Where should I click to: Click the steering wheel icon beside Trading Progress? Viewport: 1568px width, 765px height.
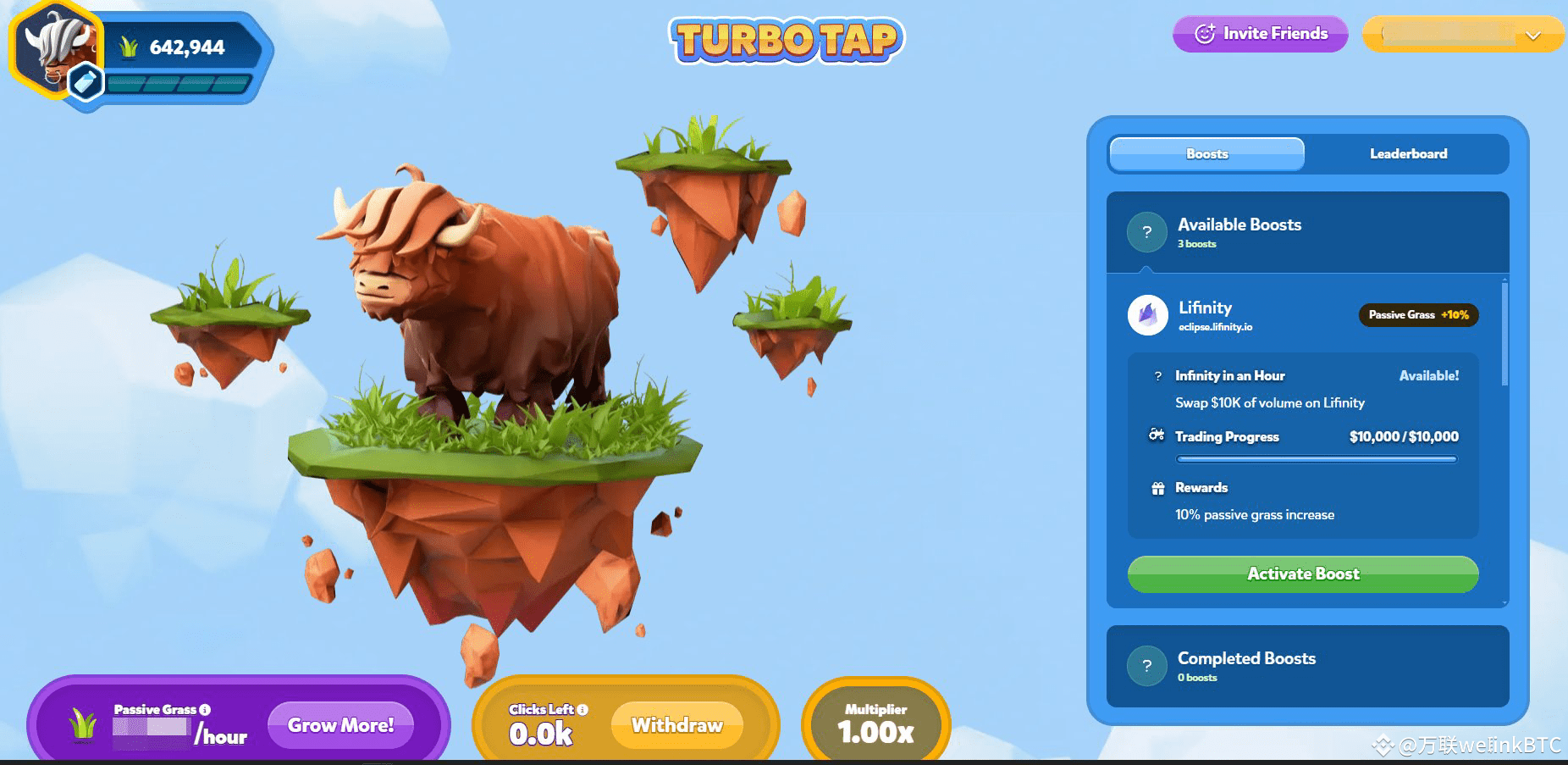[x=1157, y=436]
